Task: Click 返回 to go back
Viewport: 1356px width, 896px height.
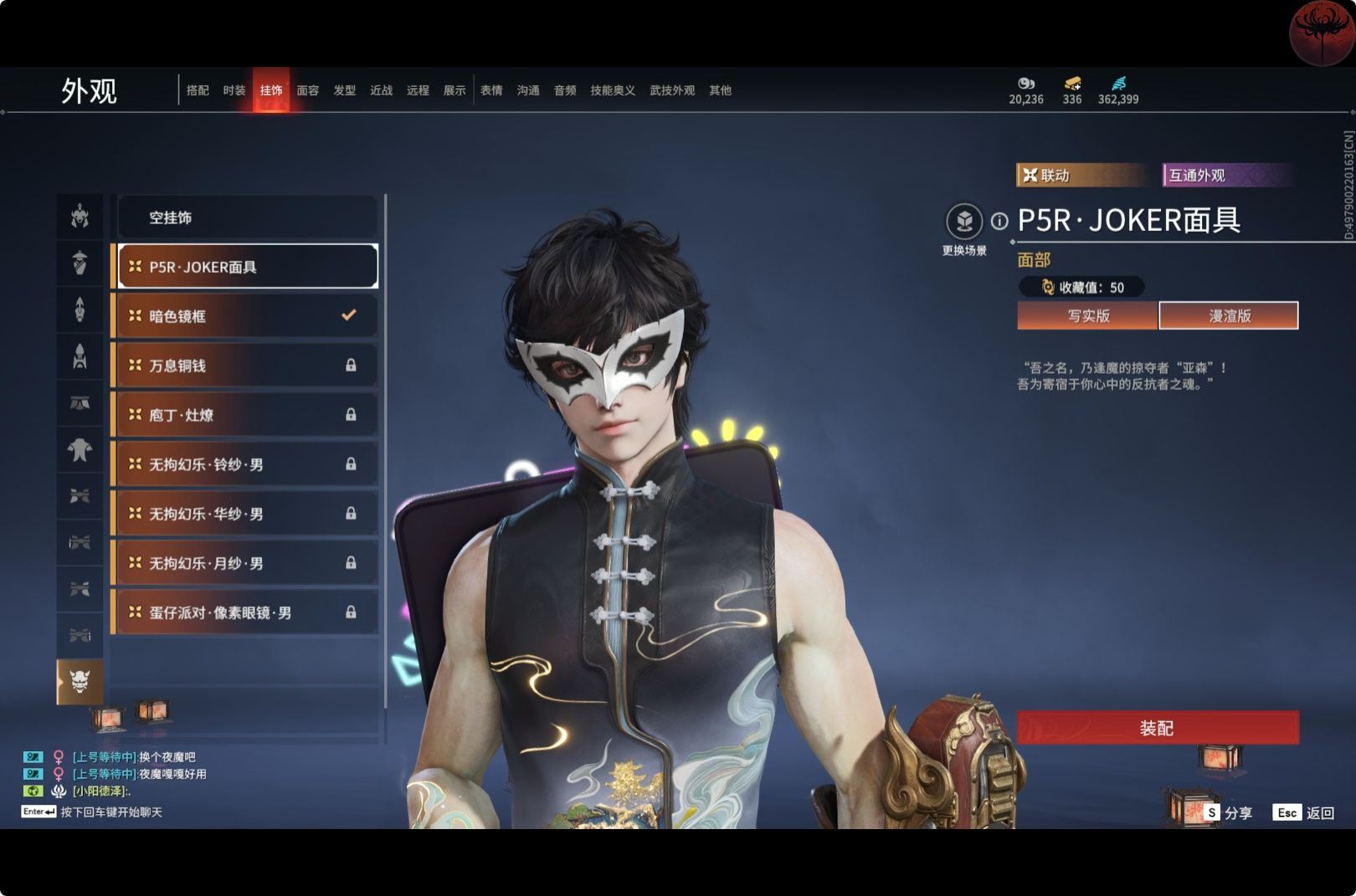Action: tap(1304, 812)
